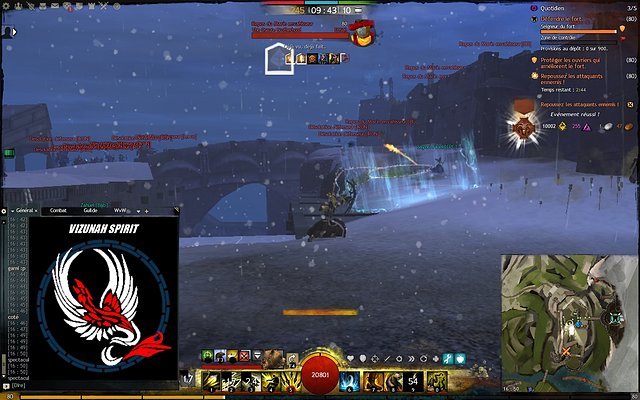Image resolution: width=640 pixels, height=400 pixels.
Task: Select the Défendre le fort objective
Action: pyautogui.click(x=562, y=19)
